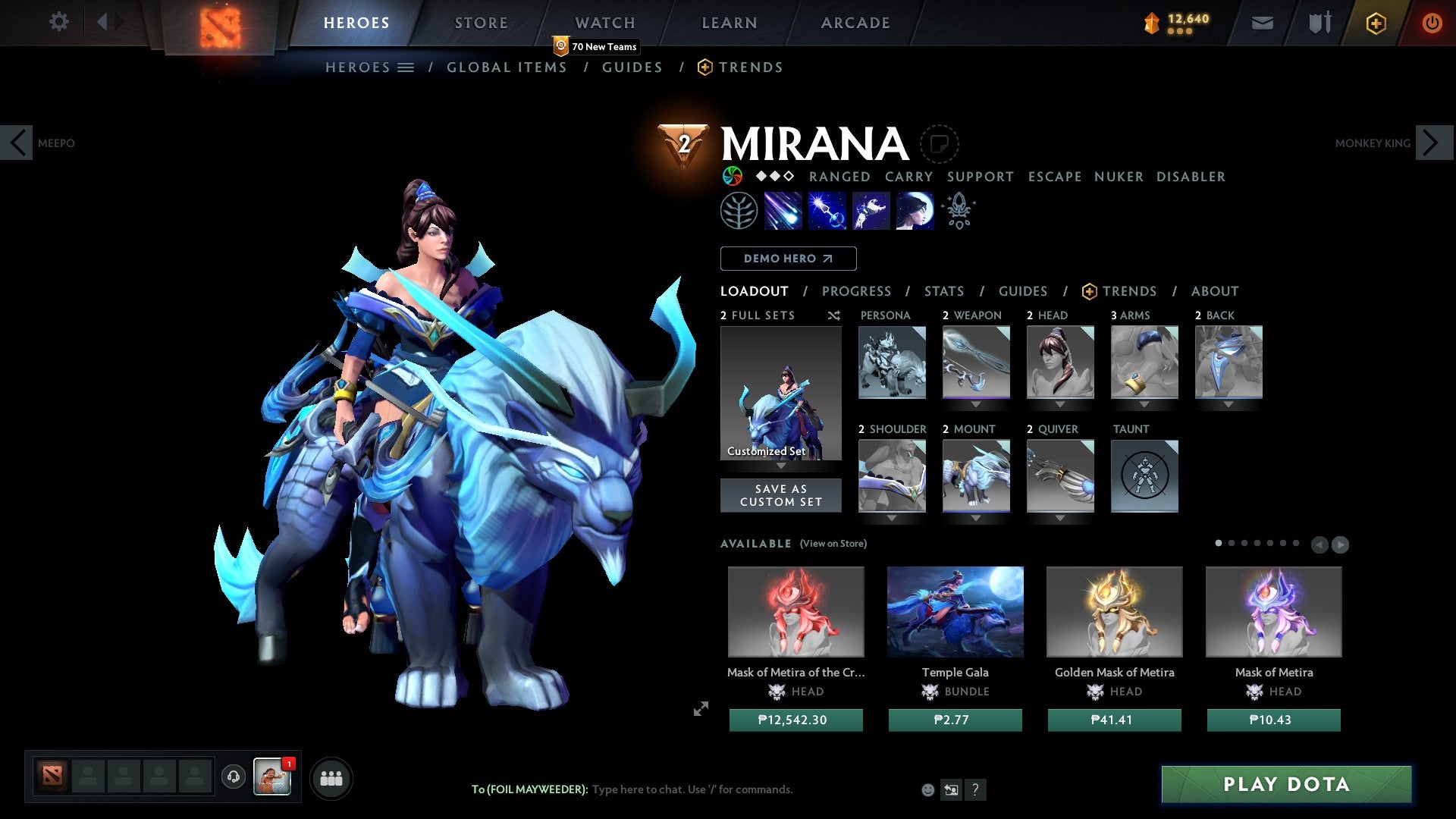The width and height of the screenshot is (1456, 819).
Task: Toggle the shuffle icon next to Full Sets
Action: 833,315
